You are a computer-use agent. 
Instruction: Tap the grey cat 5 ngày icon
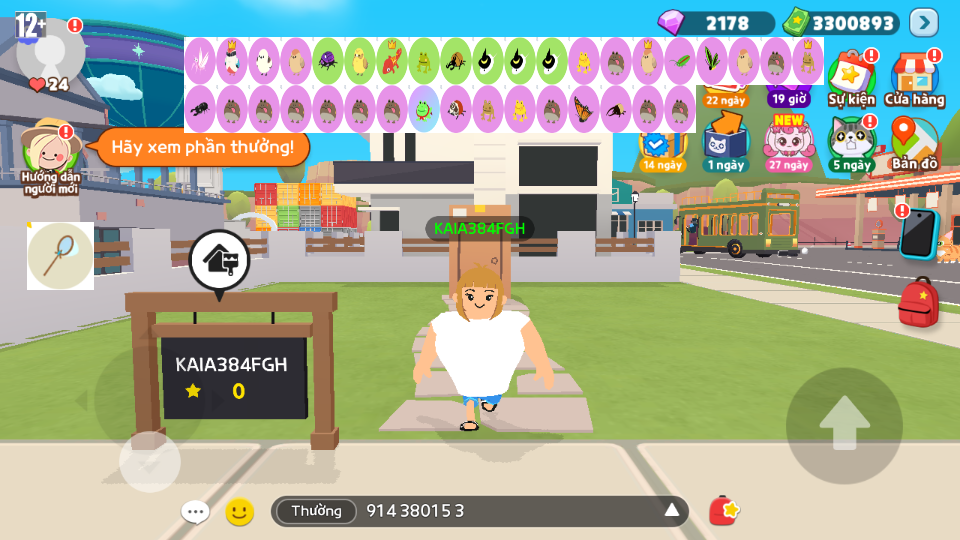pos(851,143)
